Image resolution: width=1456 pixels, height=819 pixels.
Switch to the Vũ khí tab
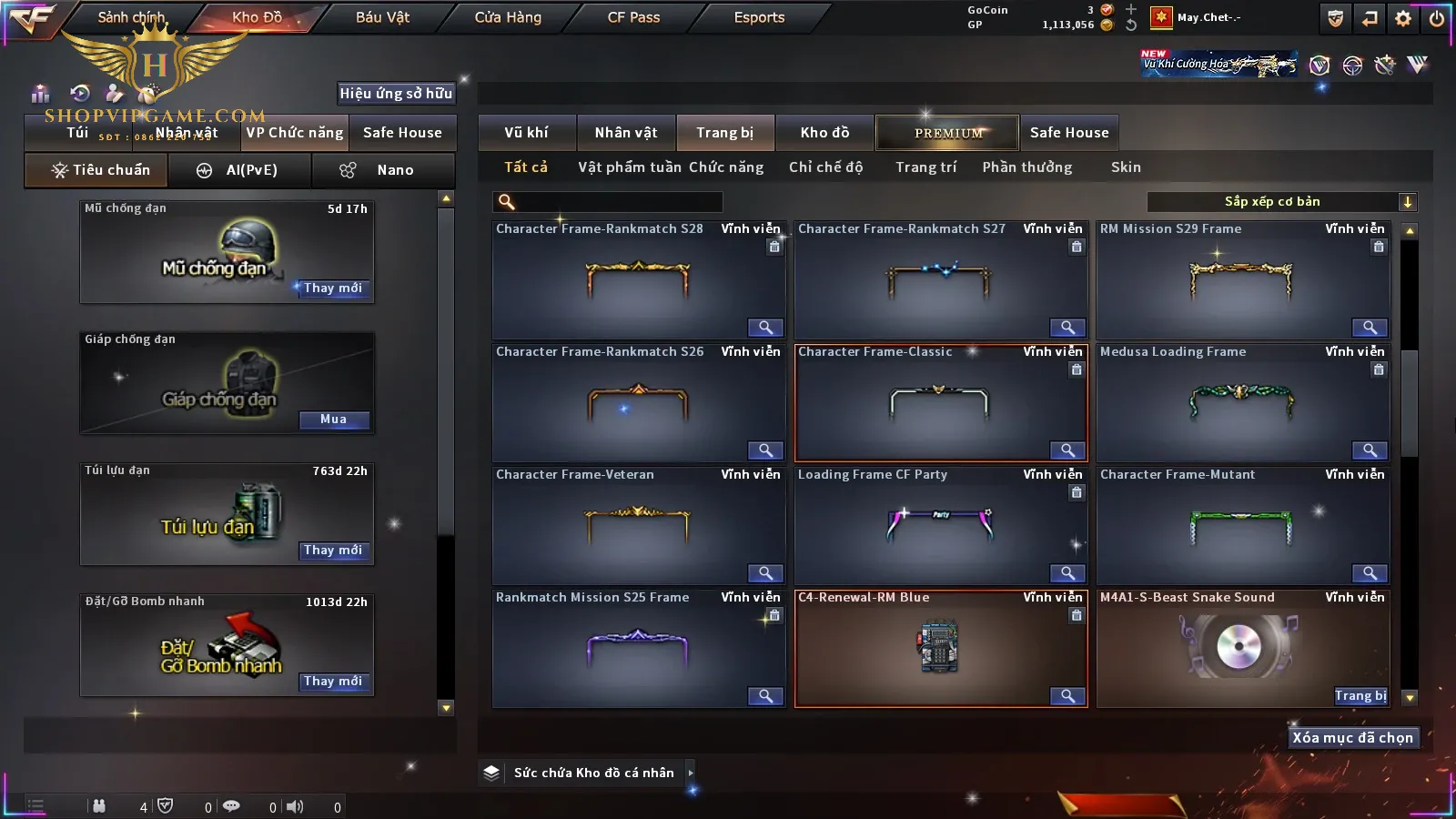[526, 133]
